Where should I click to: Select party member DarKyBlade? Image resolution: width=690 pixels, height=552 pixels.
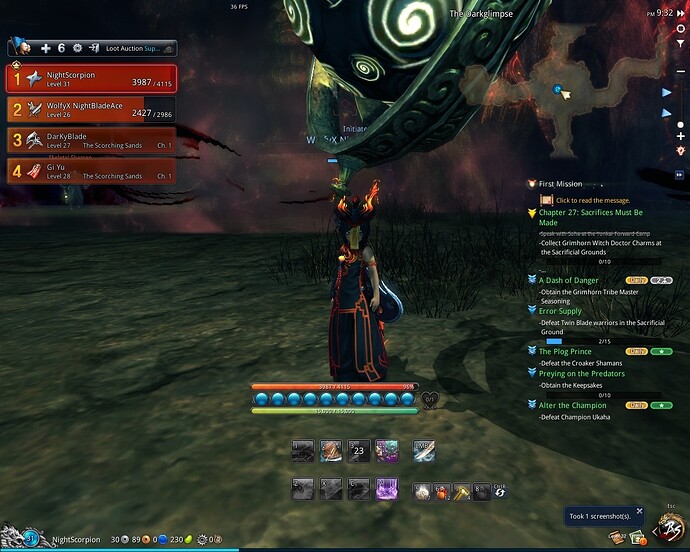pyautogui.click(x=91, y=140)
